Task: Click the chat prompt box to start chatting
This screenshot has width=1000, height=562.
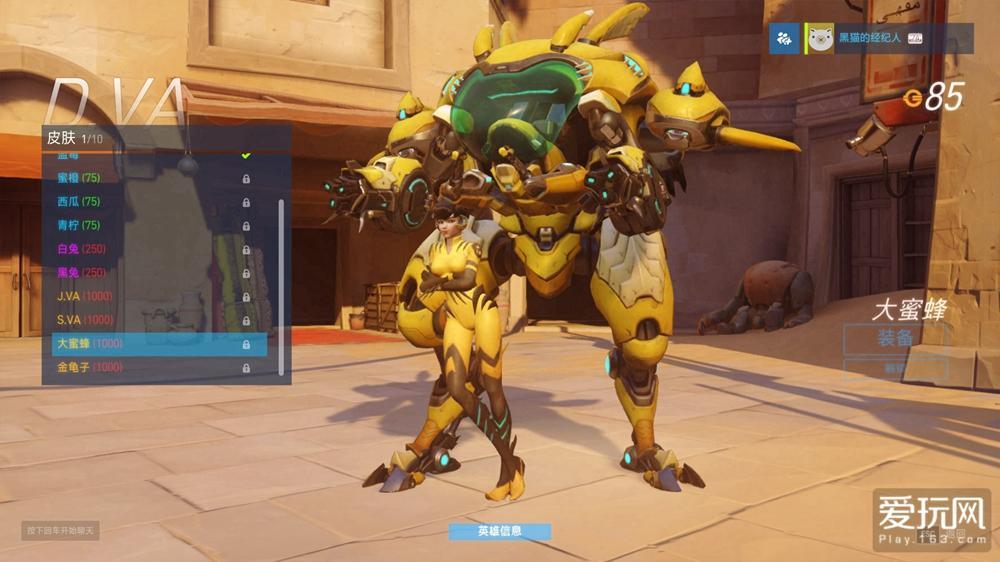Action: tap(61, 530)
